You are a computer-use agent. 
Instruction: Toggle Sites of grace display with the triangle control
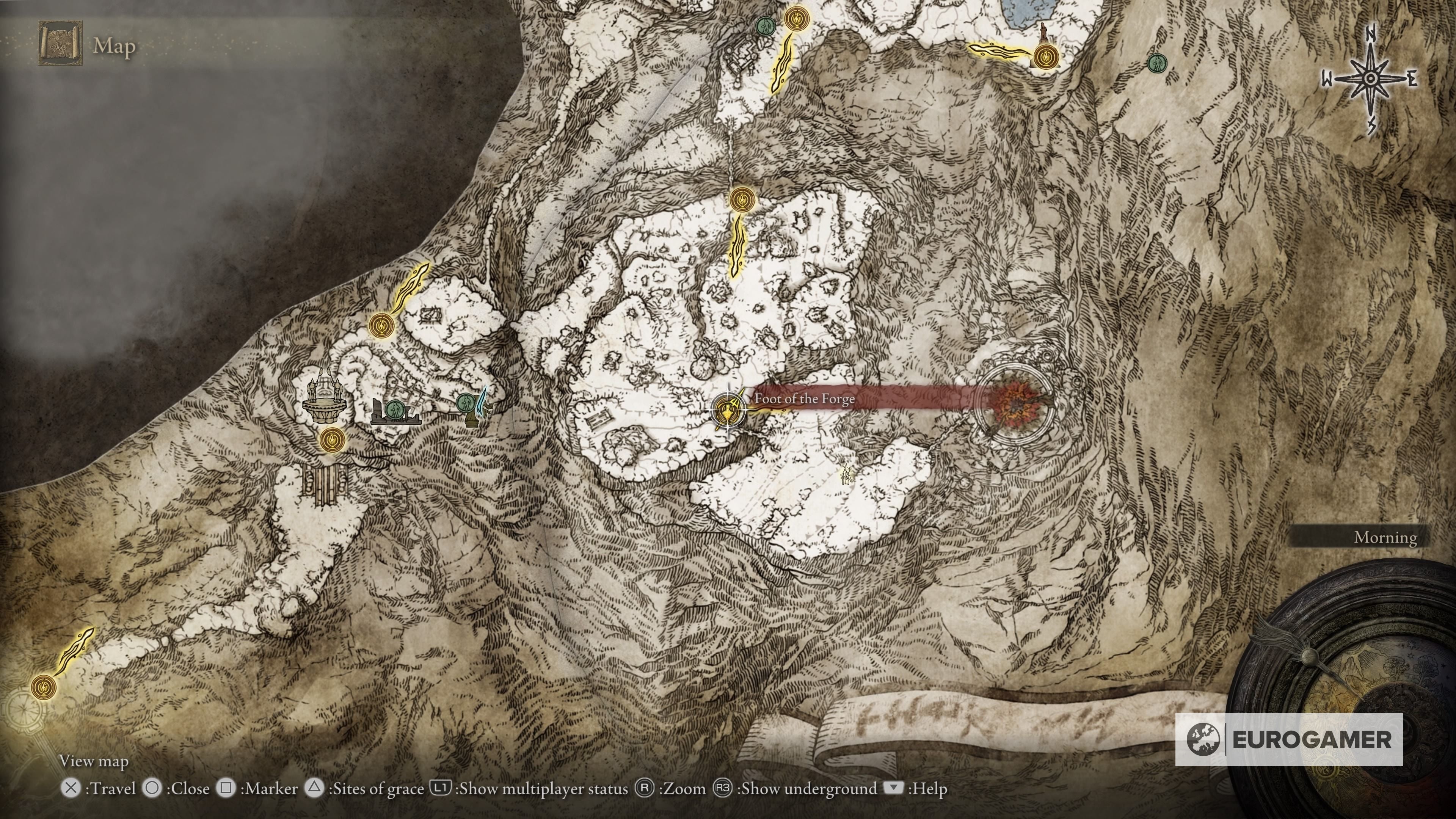point(315,788)
